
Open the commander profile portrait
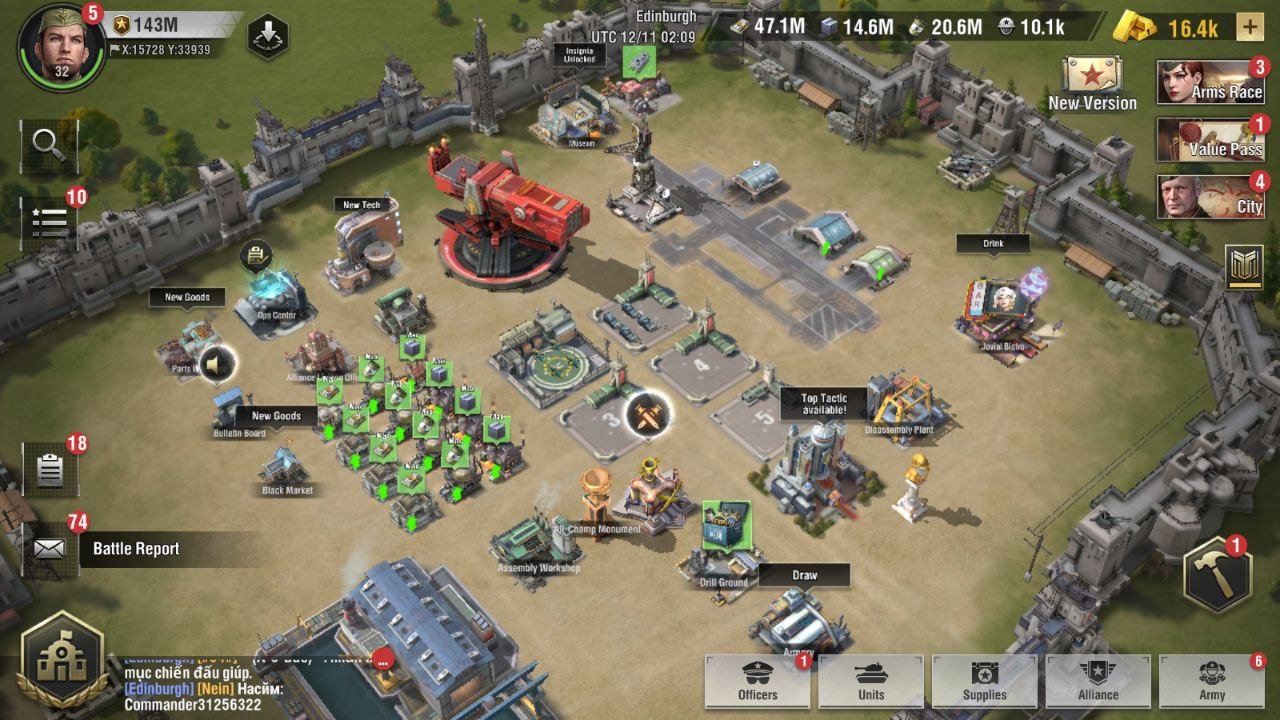point(61,47)
